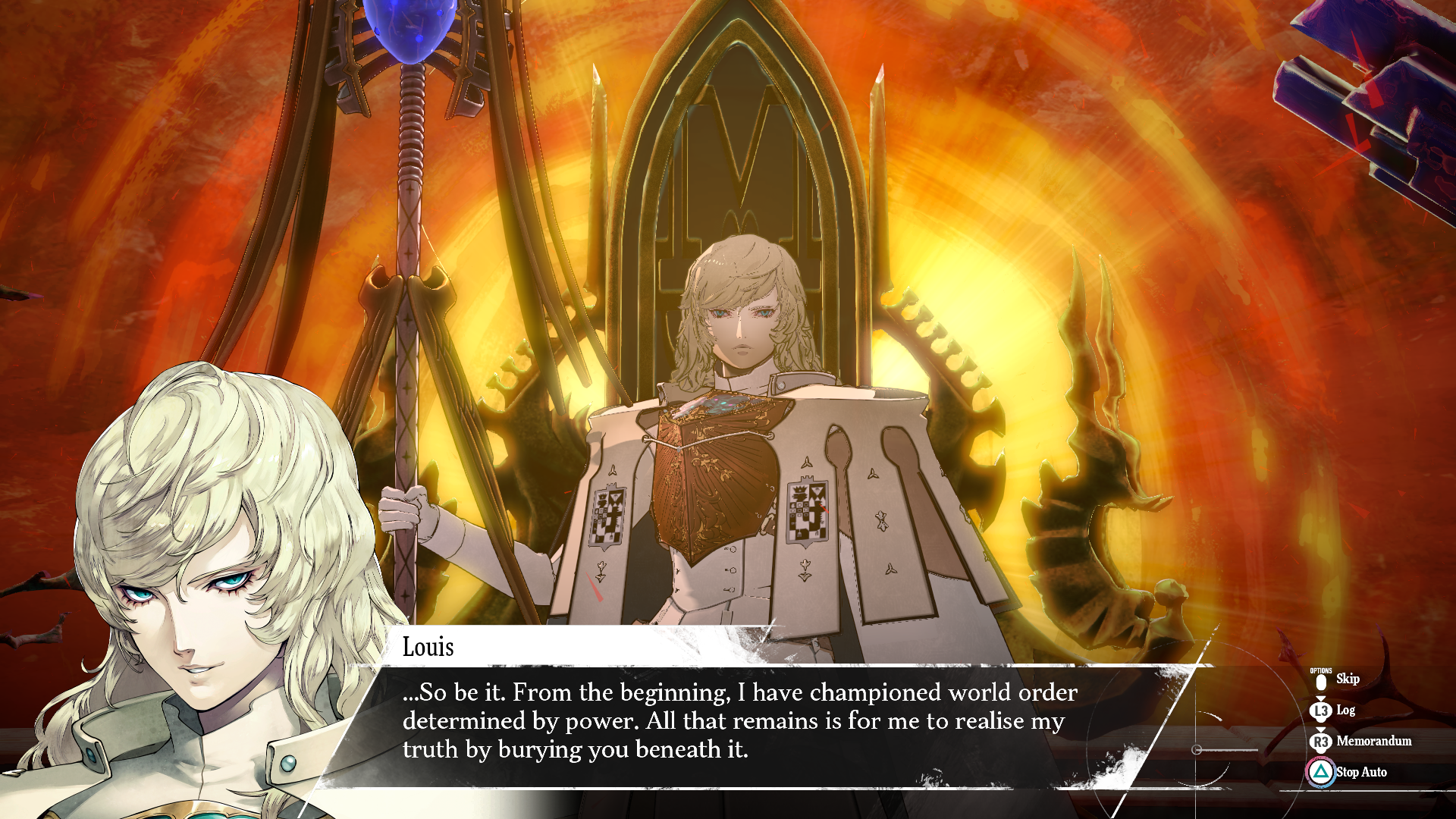The height and width of the screenshot is (819, 1456).
Task: Skip the cutscene dialogue
Action: click(1346, 679)
